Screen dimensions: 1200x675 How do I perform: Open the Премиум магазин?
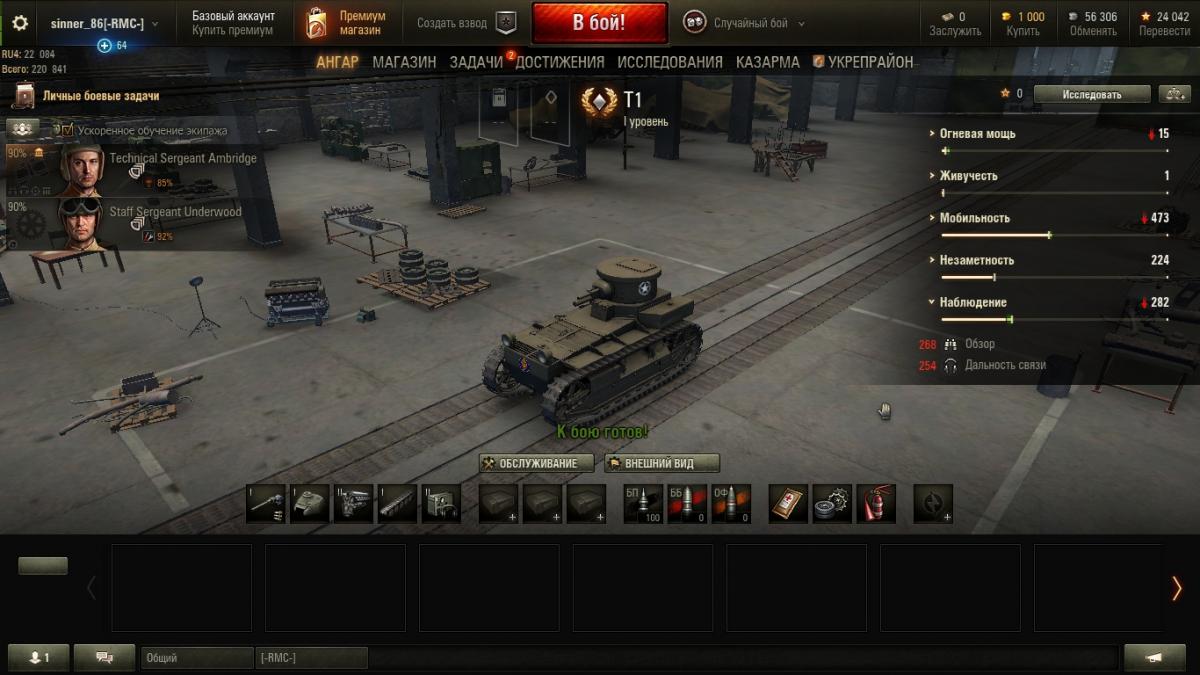pyautogui.click(x=346, y=23)
